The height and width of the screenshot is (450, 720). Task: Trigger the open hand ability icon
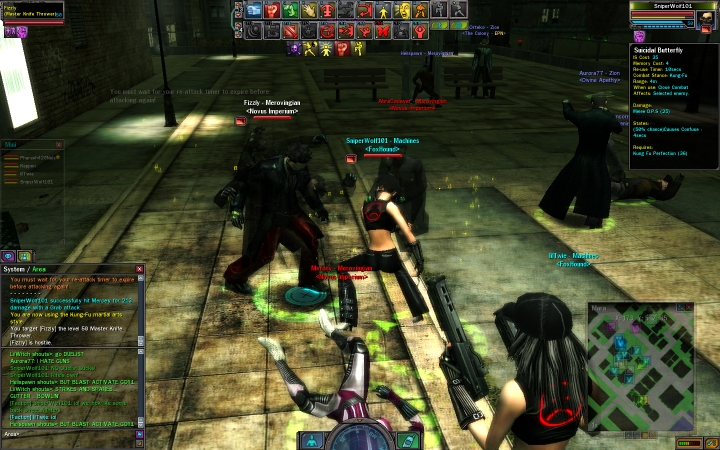308,10
